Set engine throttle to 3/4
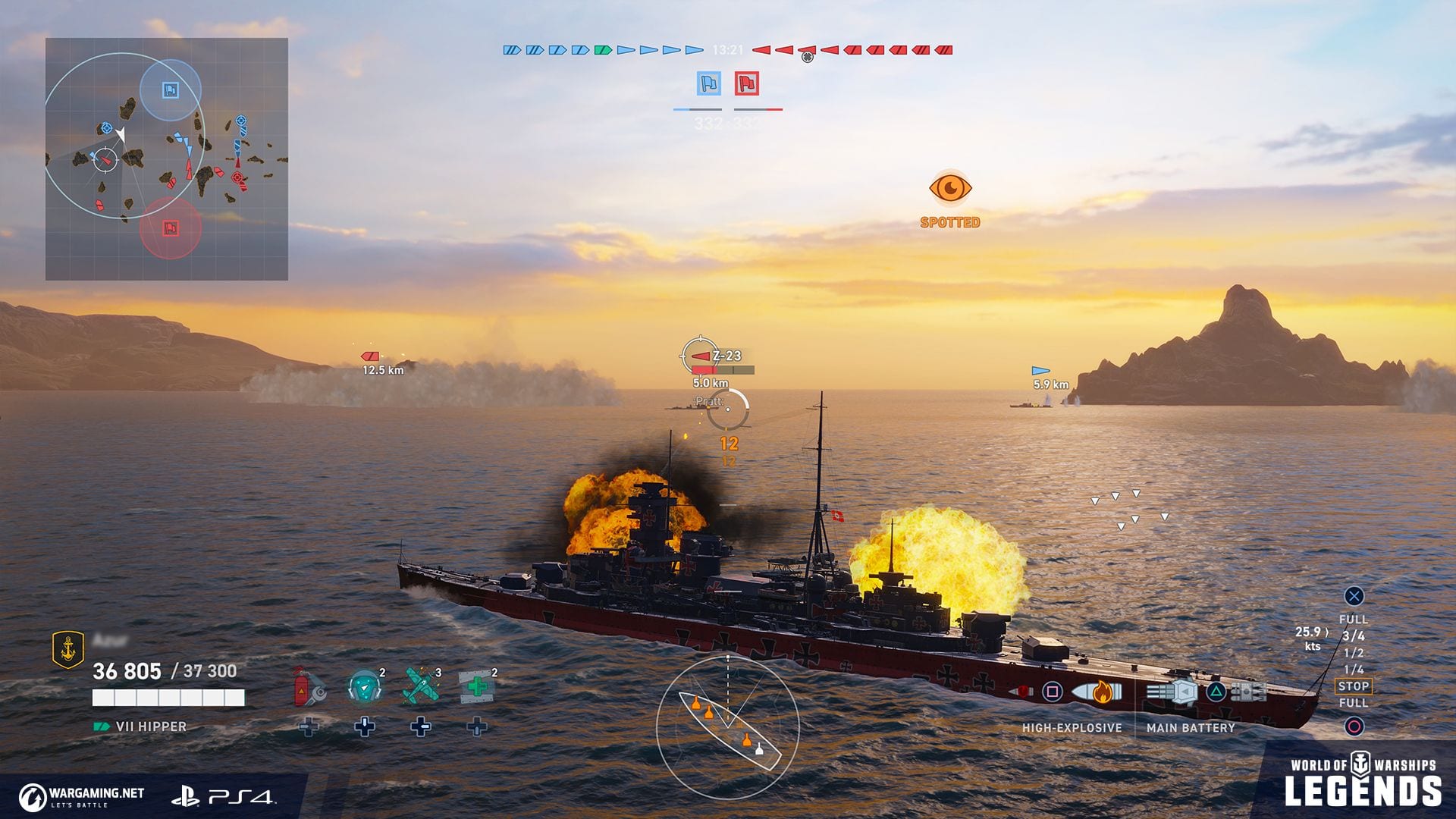 pyautogui.click(x=1354, y=636)
